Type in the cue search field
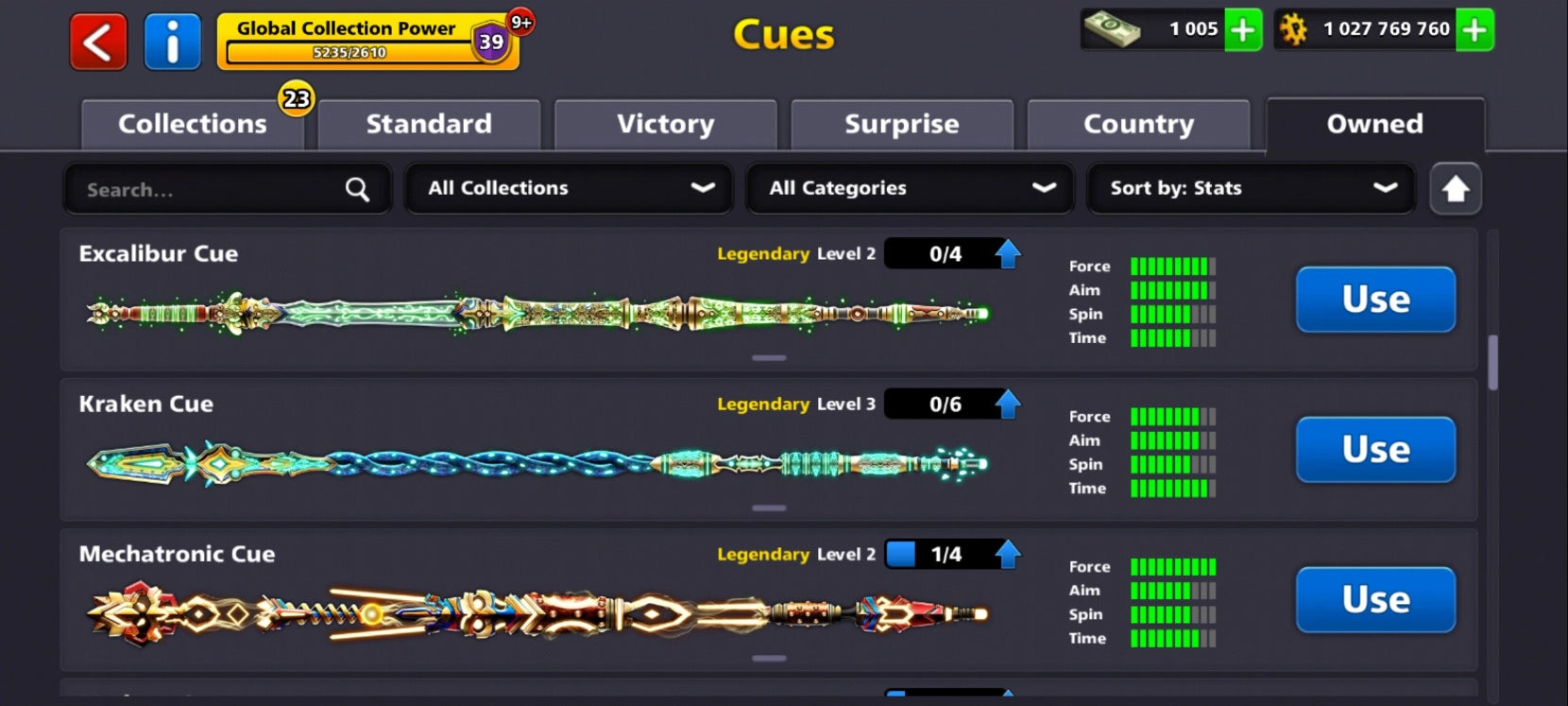The image size is (1568, 706). (x=189, y=189)
